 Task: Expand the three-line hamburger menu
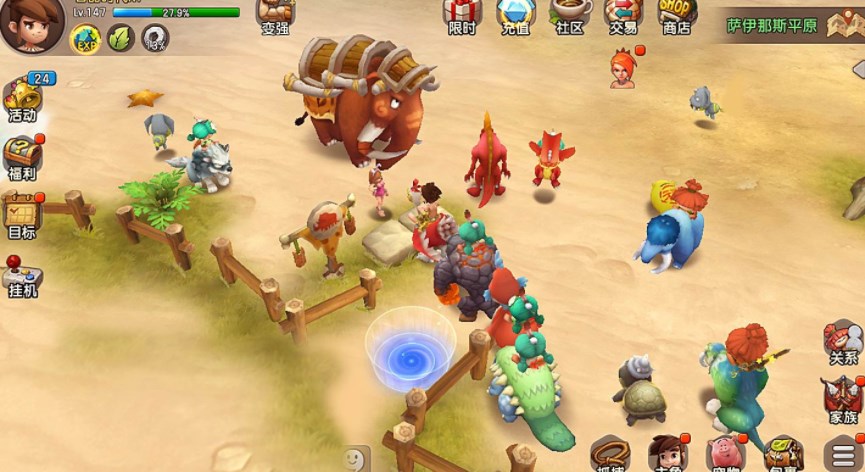(843, 454)
